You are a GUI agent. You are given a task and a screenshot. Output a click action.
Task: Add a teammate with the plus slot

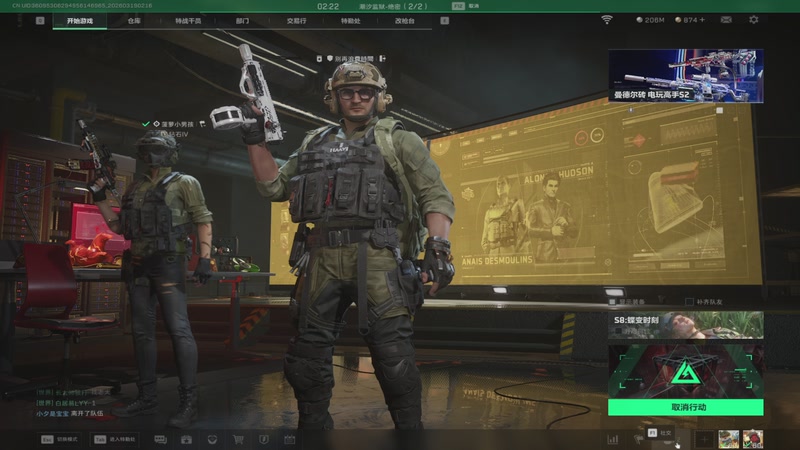(704, 438)
